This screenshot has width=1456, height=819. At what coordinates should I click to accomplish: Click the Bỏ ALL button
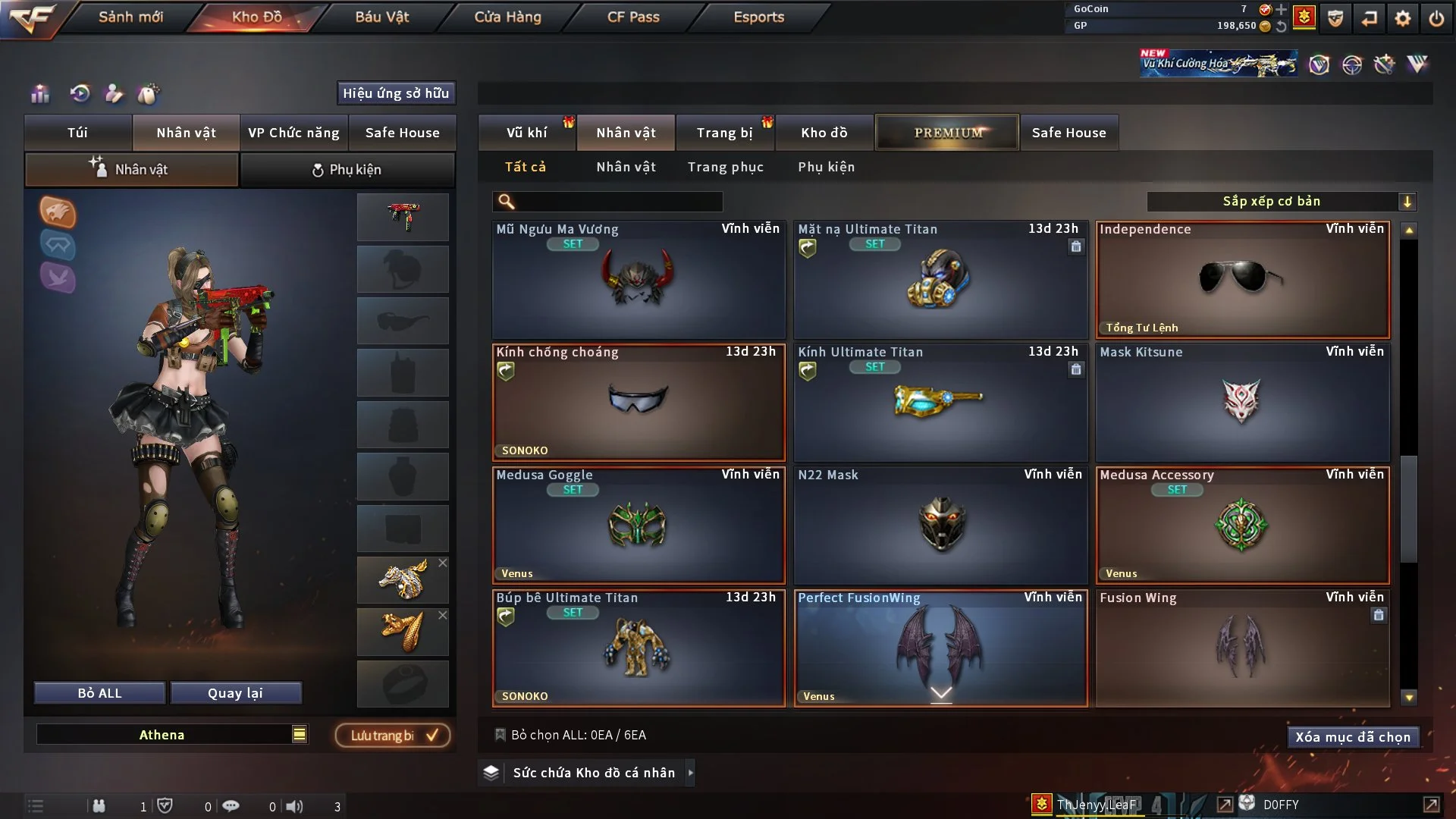point(99,693)
